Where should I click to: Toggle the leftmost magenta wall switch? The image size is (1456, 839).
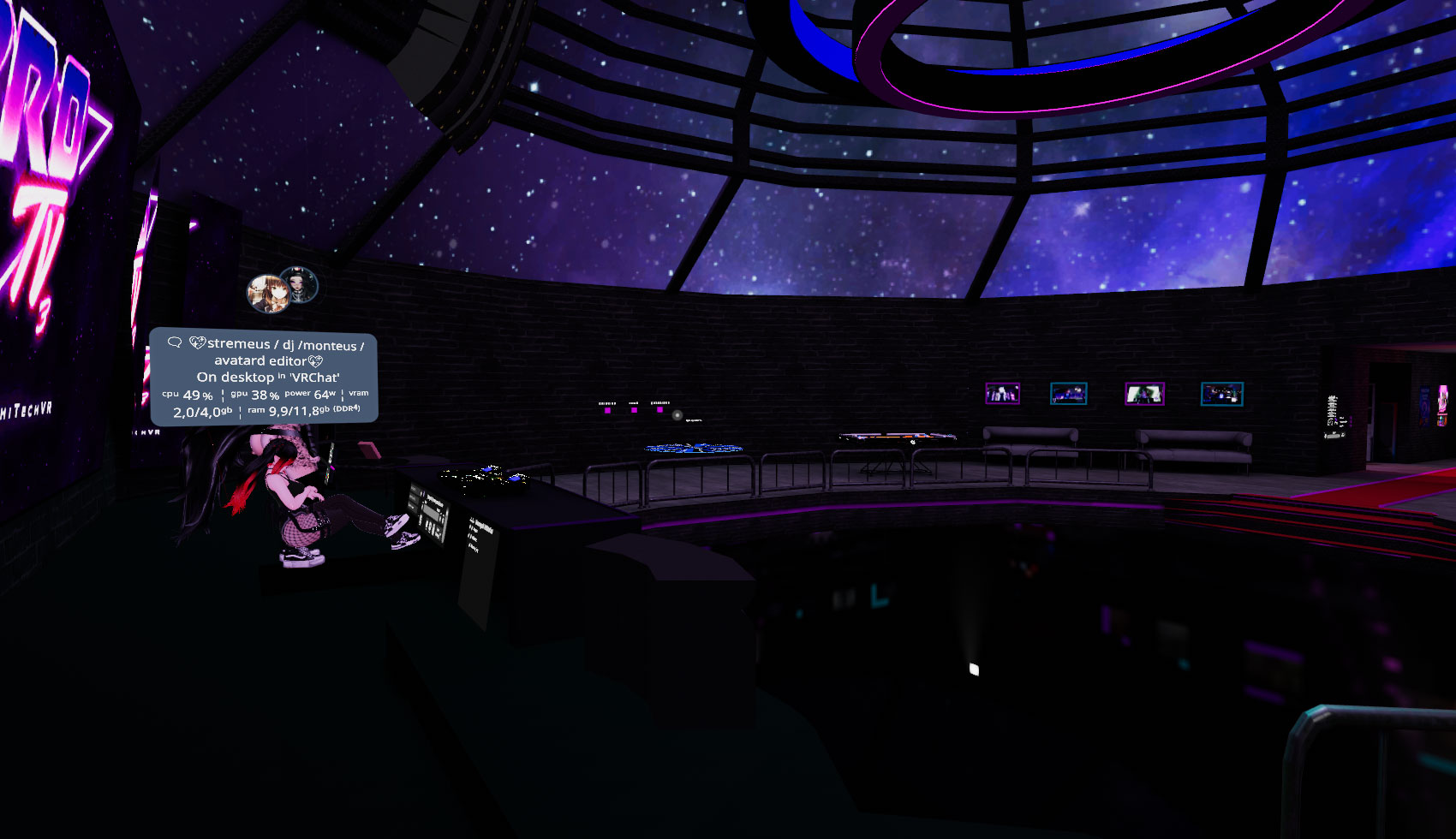(608, 410)
